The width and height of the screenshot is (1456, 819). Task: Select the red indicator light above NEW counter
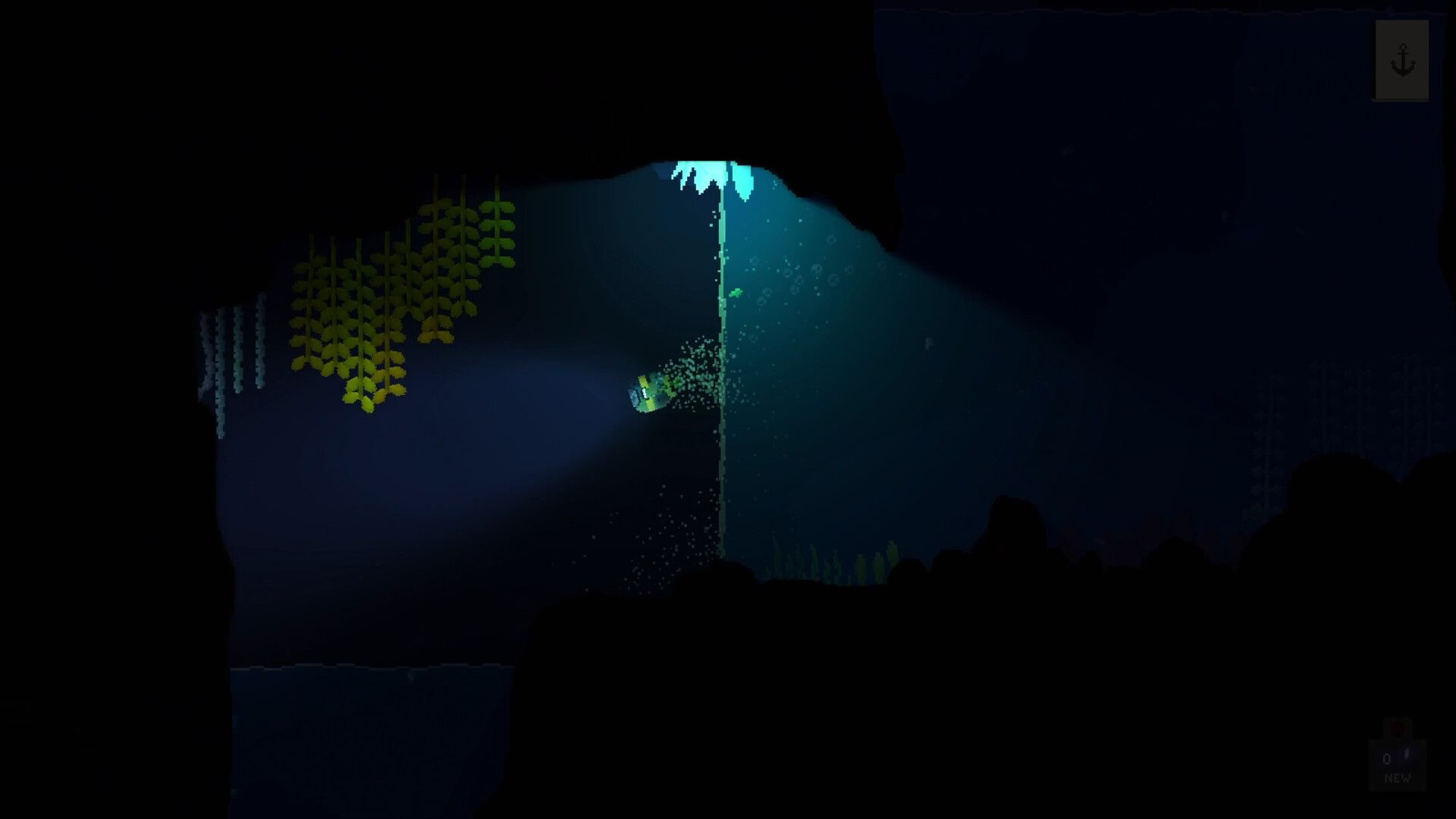1398,730
